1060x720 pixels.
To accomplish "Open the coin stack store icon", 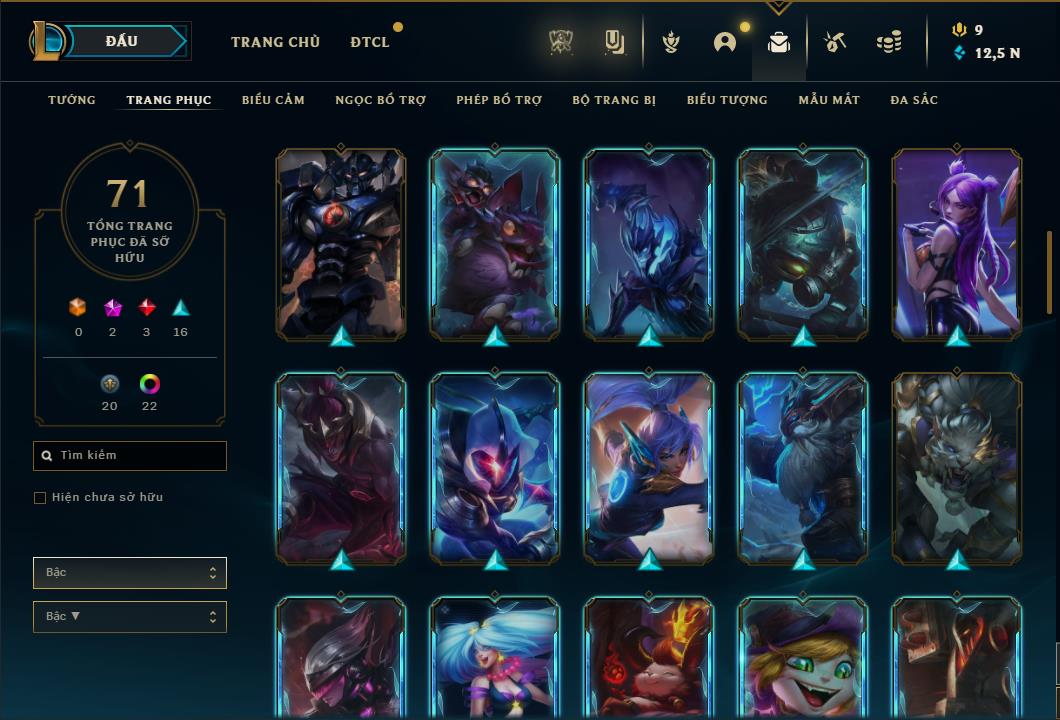I will pyautogui.click(x=888, y=42).
